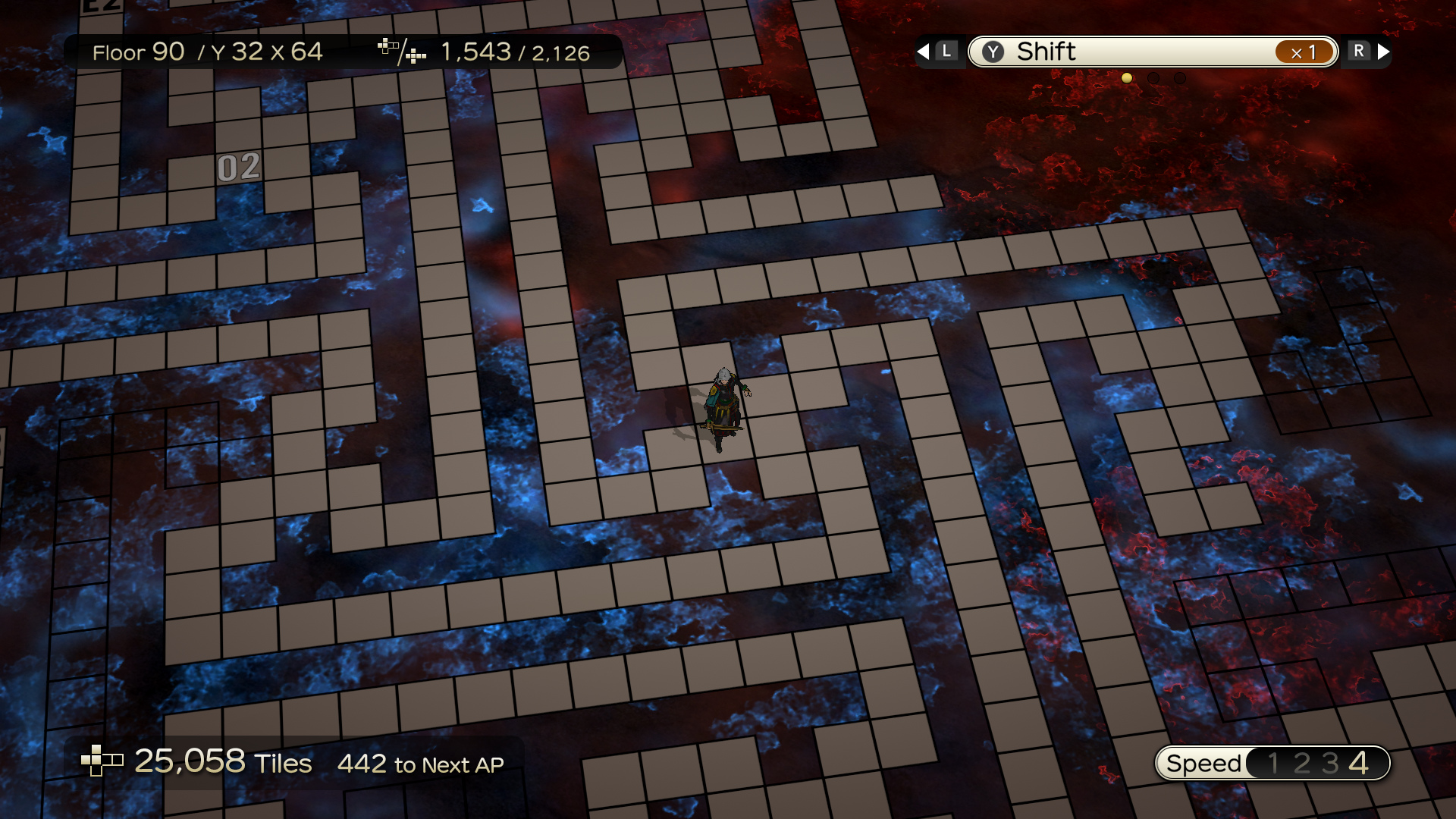Screen dimensions: 1456x819
Task: Click the right arrow for next ability
Action: (1384, 52)
